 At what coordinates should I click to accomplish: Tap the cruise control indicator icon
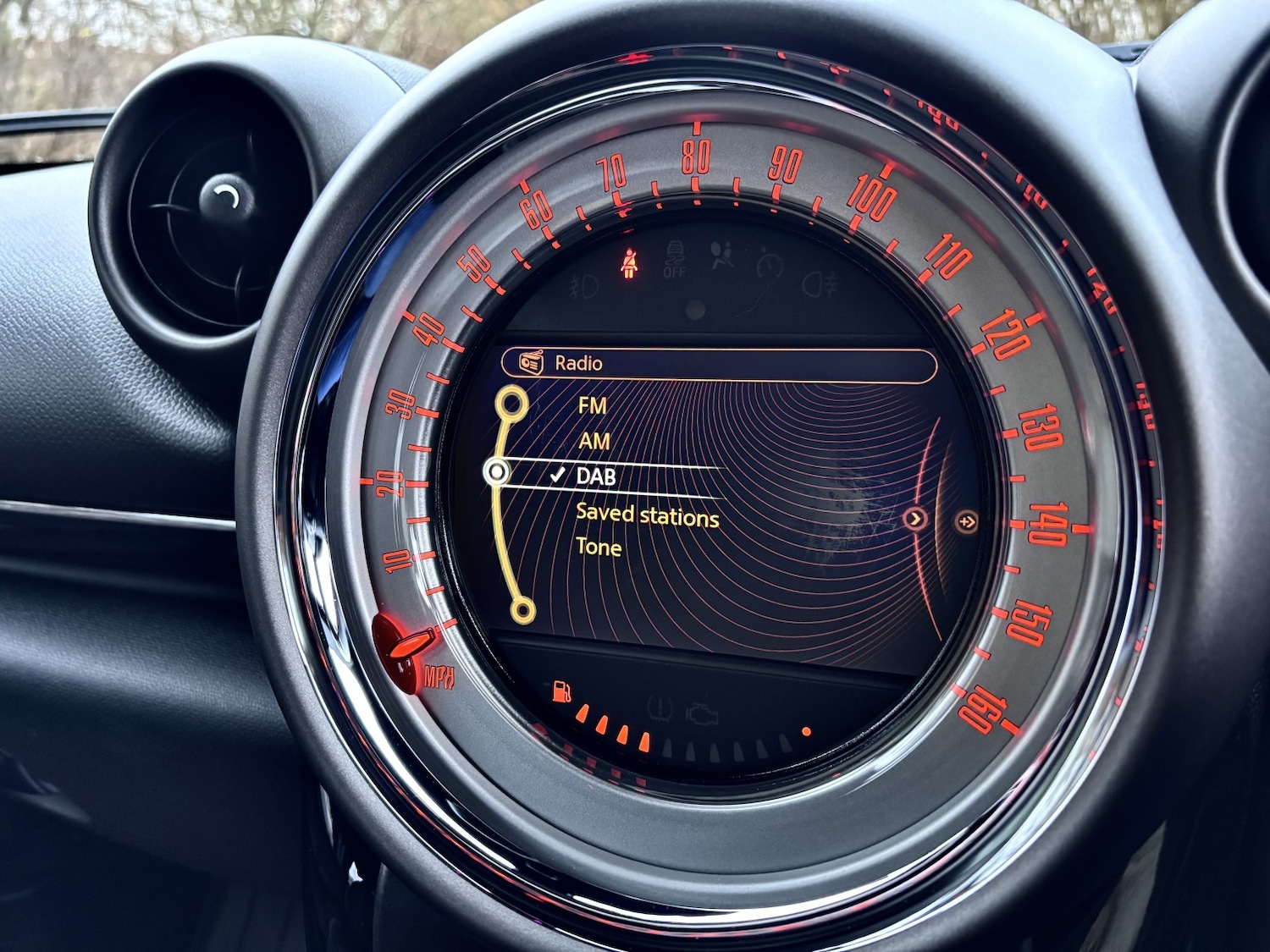[x=770, y=264]
